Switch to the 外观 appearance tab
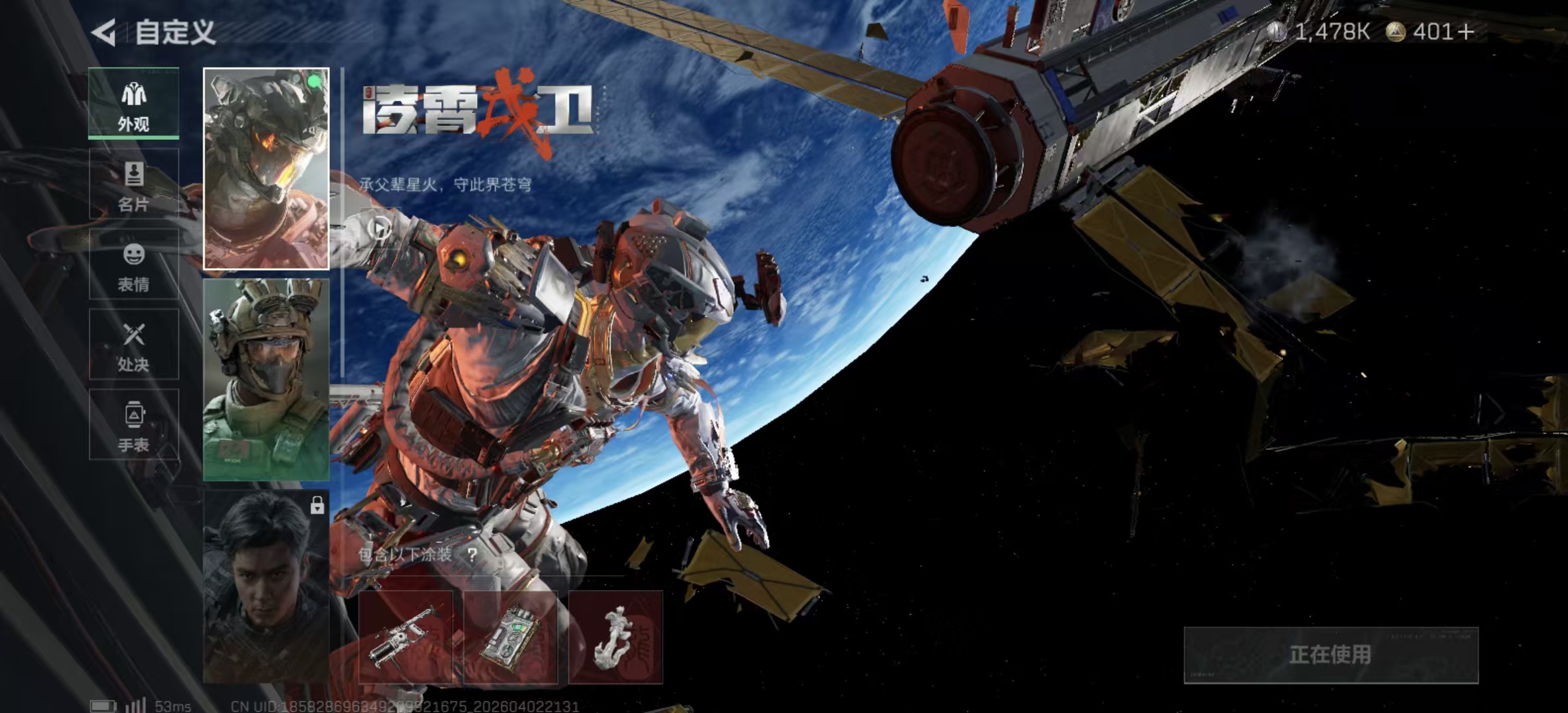This screenshot has width=1568, height=713. (133, 104)
